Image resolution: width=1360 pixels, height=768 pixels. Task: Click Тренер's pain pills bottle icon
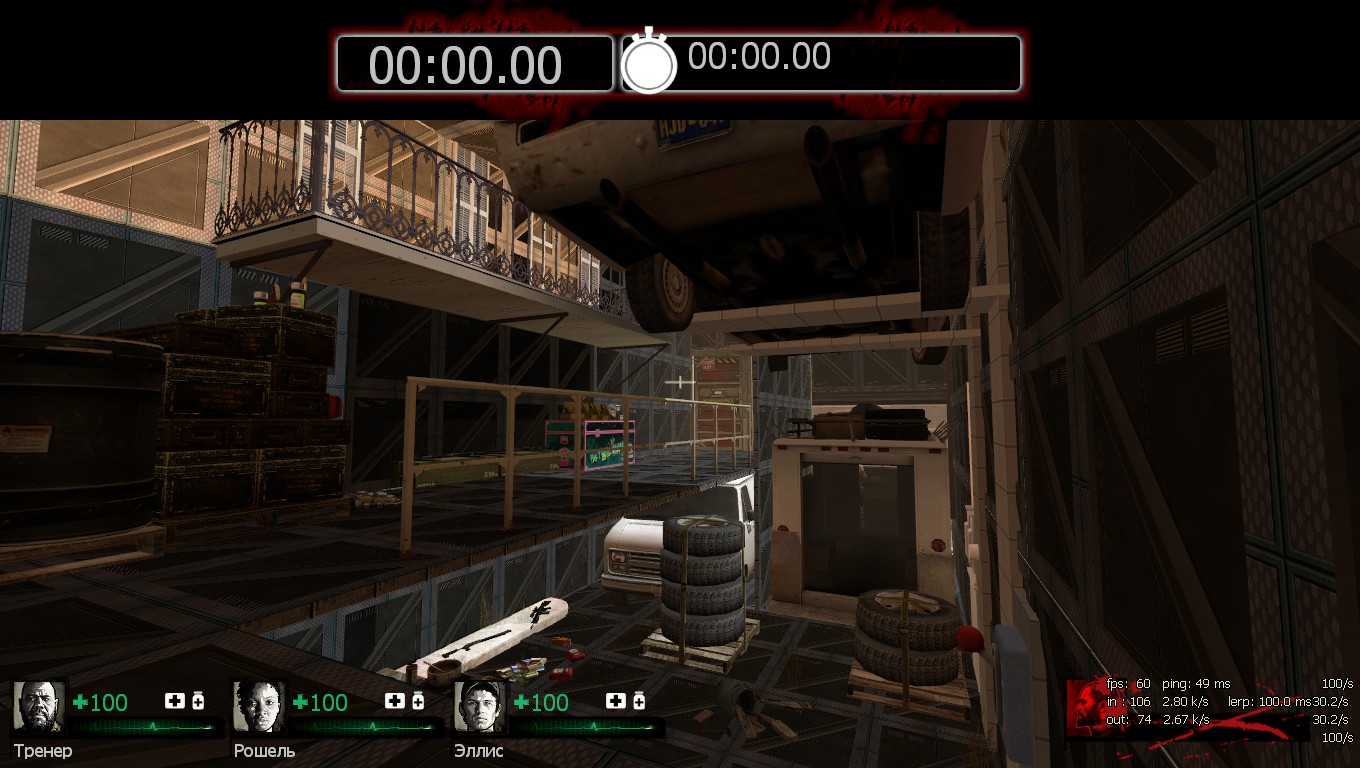pos(198,701)
